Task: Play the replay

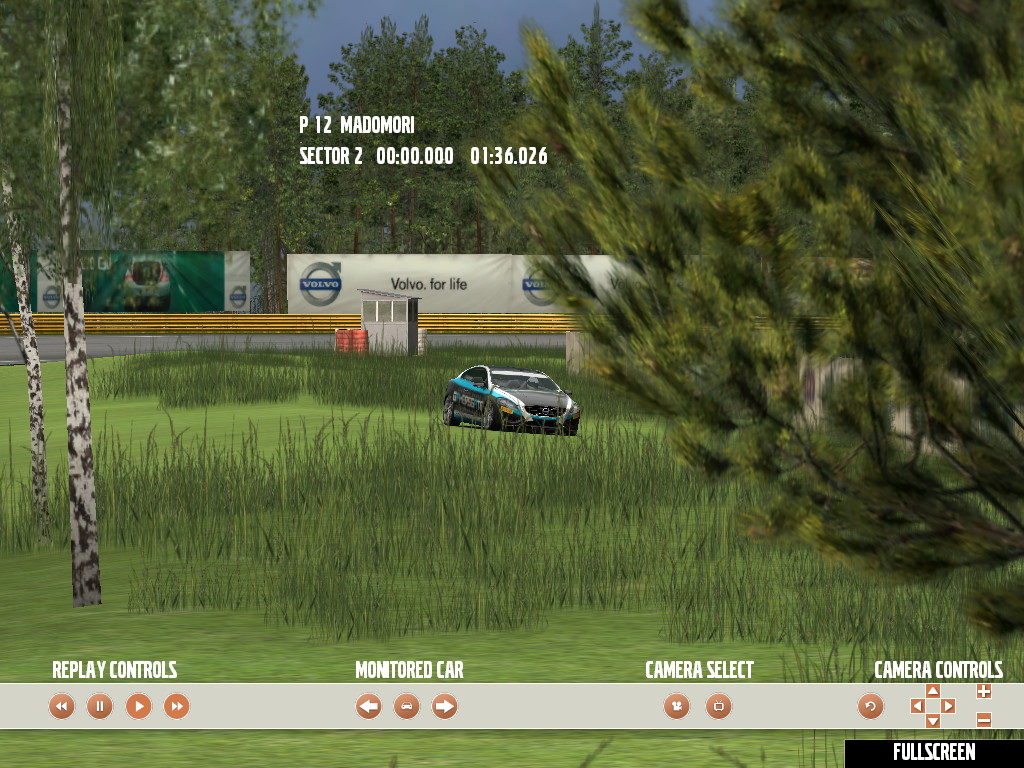Action: point(138,707)
